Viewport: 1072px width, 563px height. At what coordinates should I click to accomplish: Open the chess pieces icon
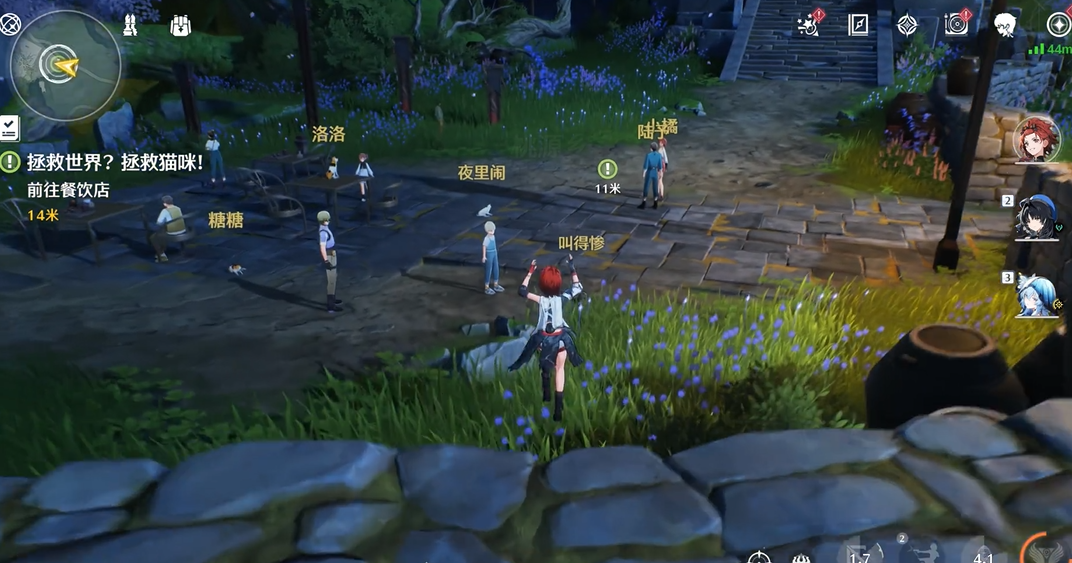(x=130, y=25)
